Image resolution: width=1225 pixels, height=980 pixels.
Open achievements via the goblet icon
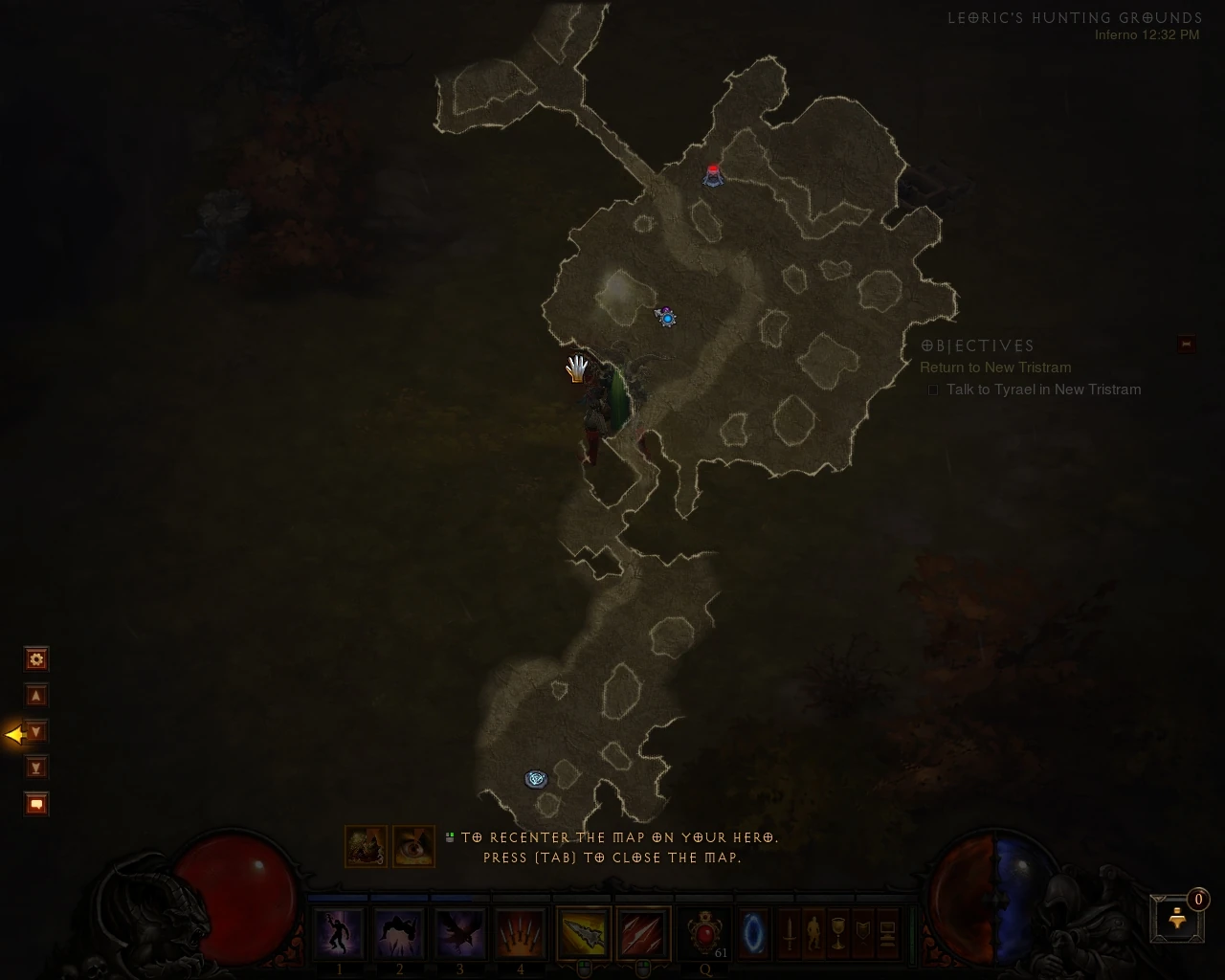click(838, 933)
